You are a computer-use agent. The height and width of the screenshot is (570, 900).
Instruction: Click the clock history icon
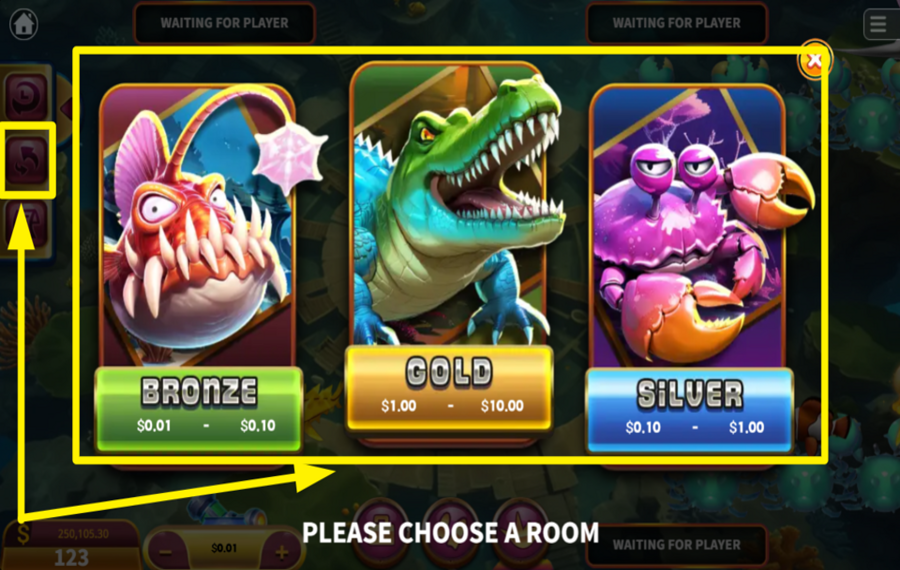tap(26, 96)
